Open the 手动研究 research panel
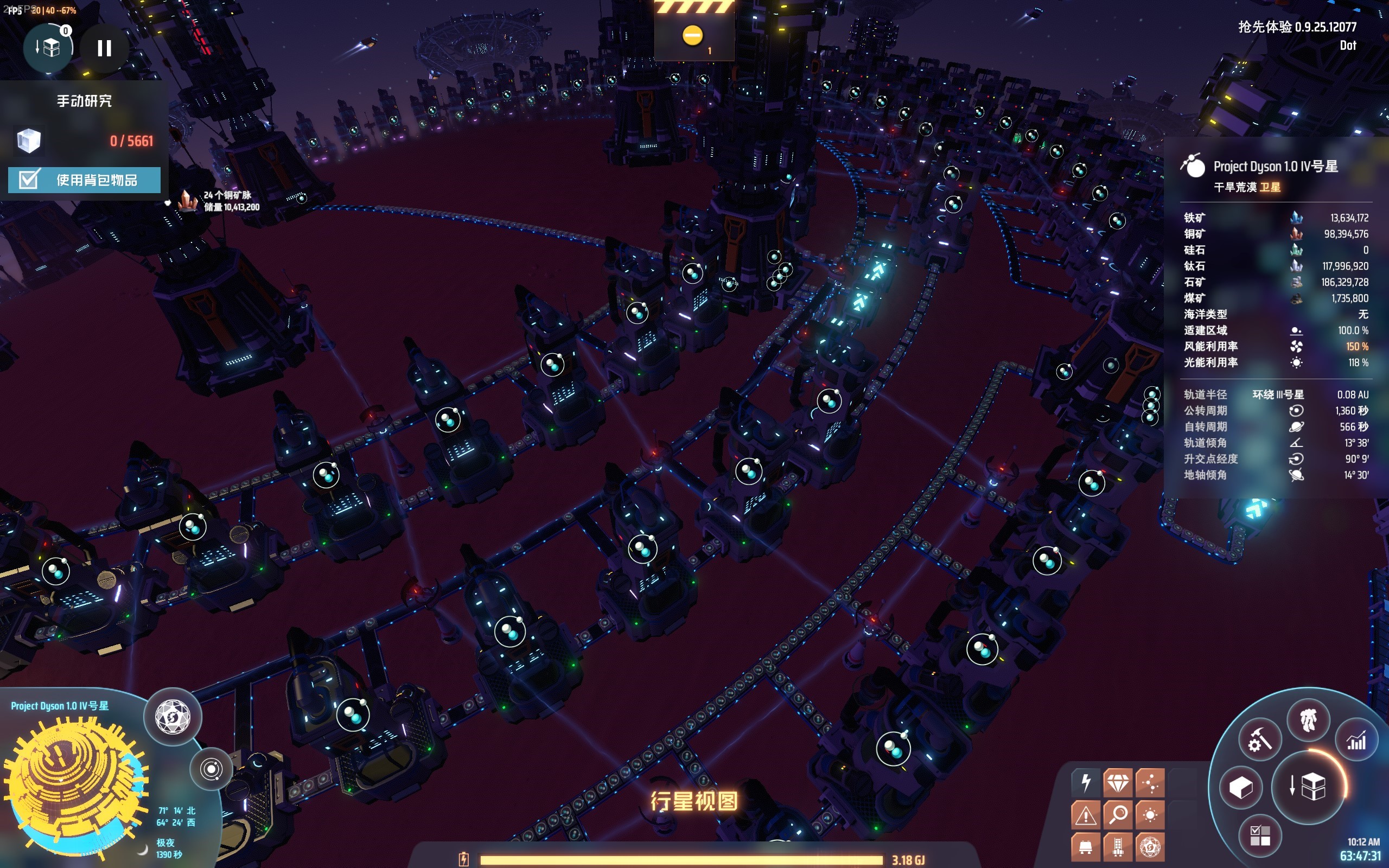The image size is (1389, 868). point(84,101)
